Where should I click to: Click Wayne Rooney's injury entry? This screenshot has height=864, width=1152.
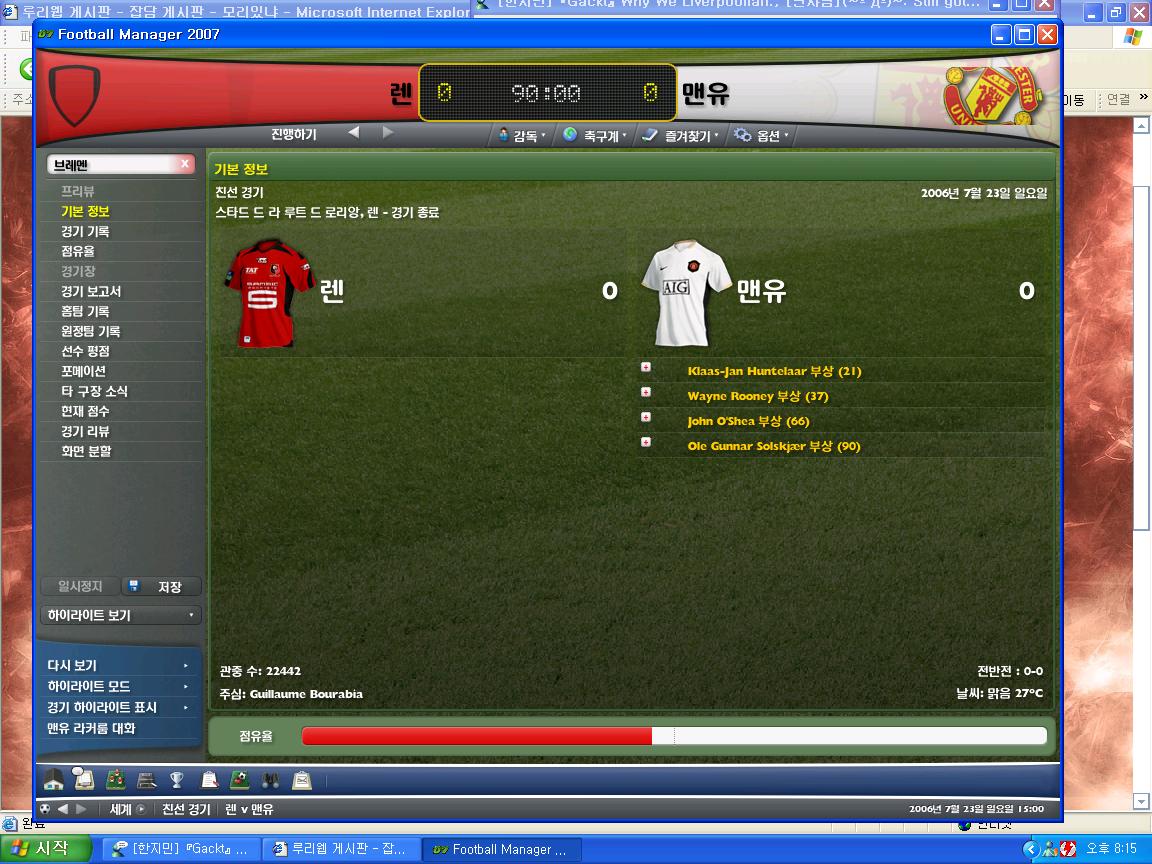(x=757, y=396)
